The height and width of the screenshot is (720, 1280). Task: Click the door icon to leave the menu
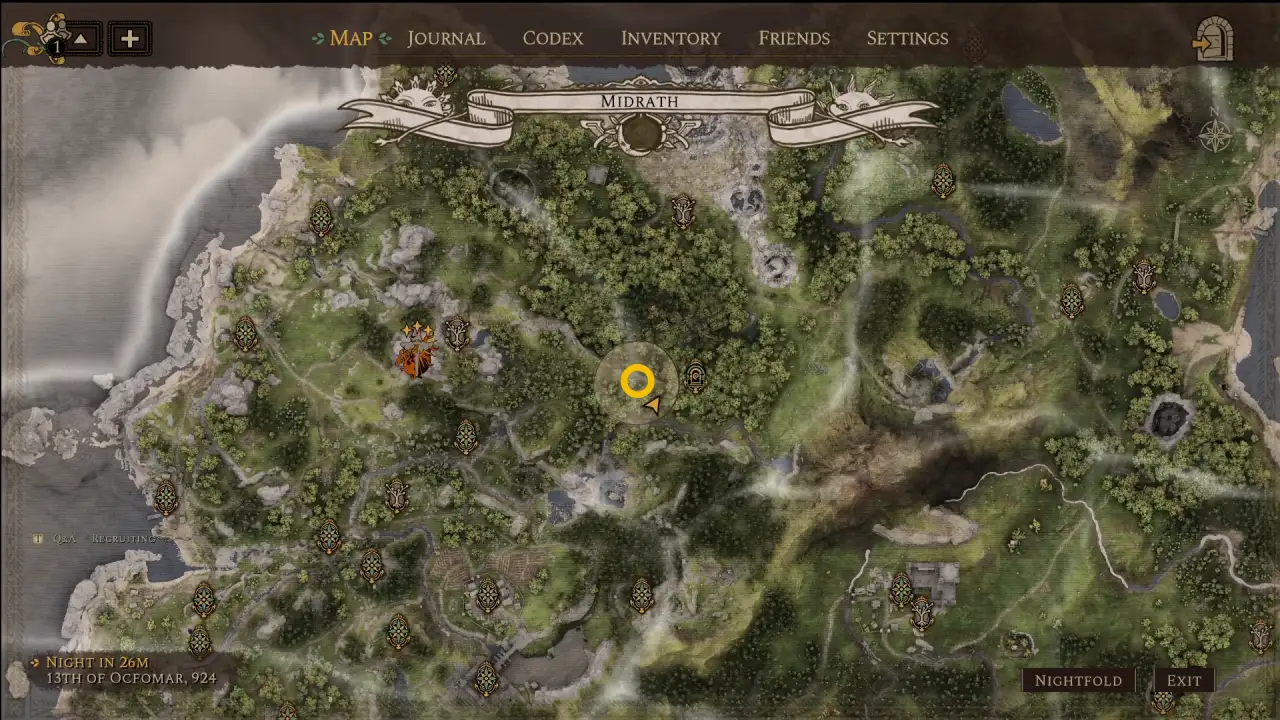1213,39
